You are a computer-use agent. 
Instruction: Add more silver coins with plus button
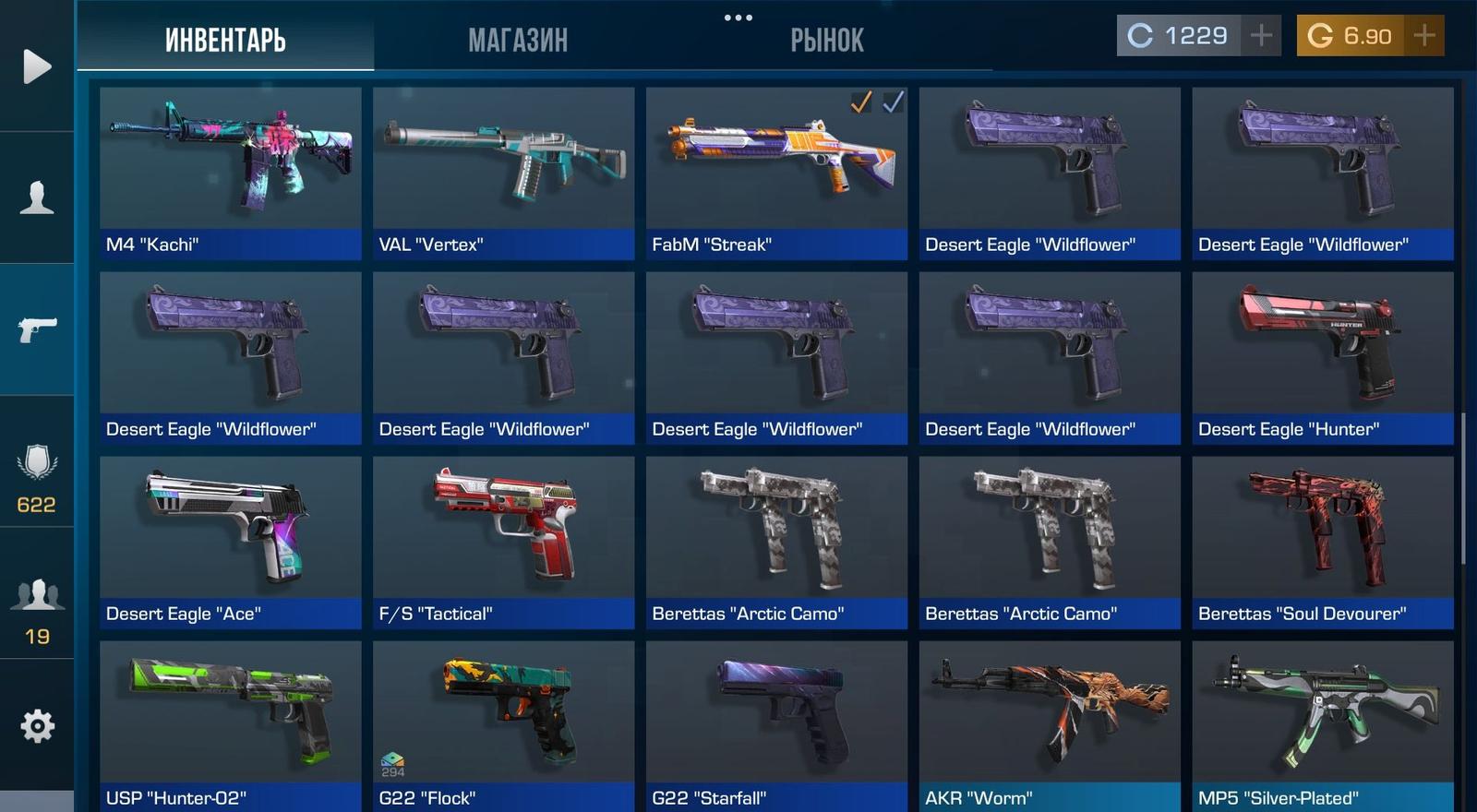(1261, 36)
